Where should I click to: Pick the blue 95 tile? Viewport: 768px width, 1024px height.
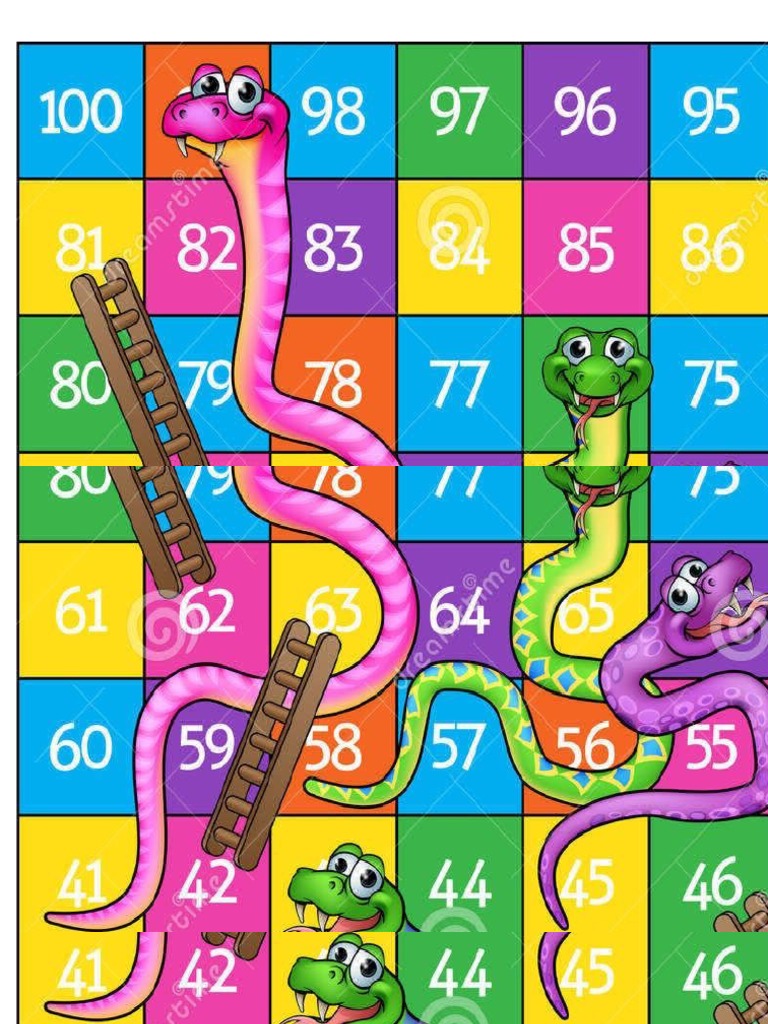coord(711,112)
